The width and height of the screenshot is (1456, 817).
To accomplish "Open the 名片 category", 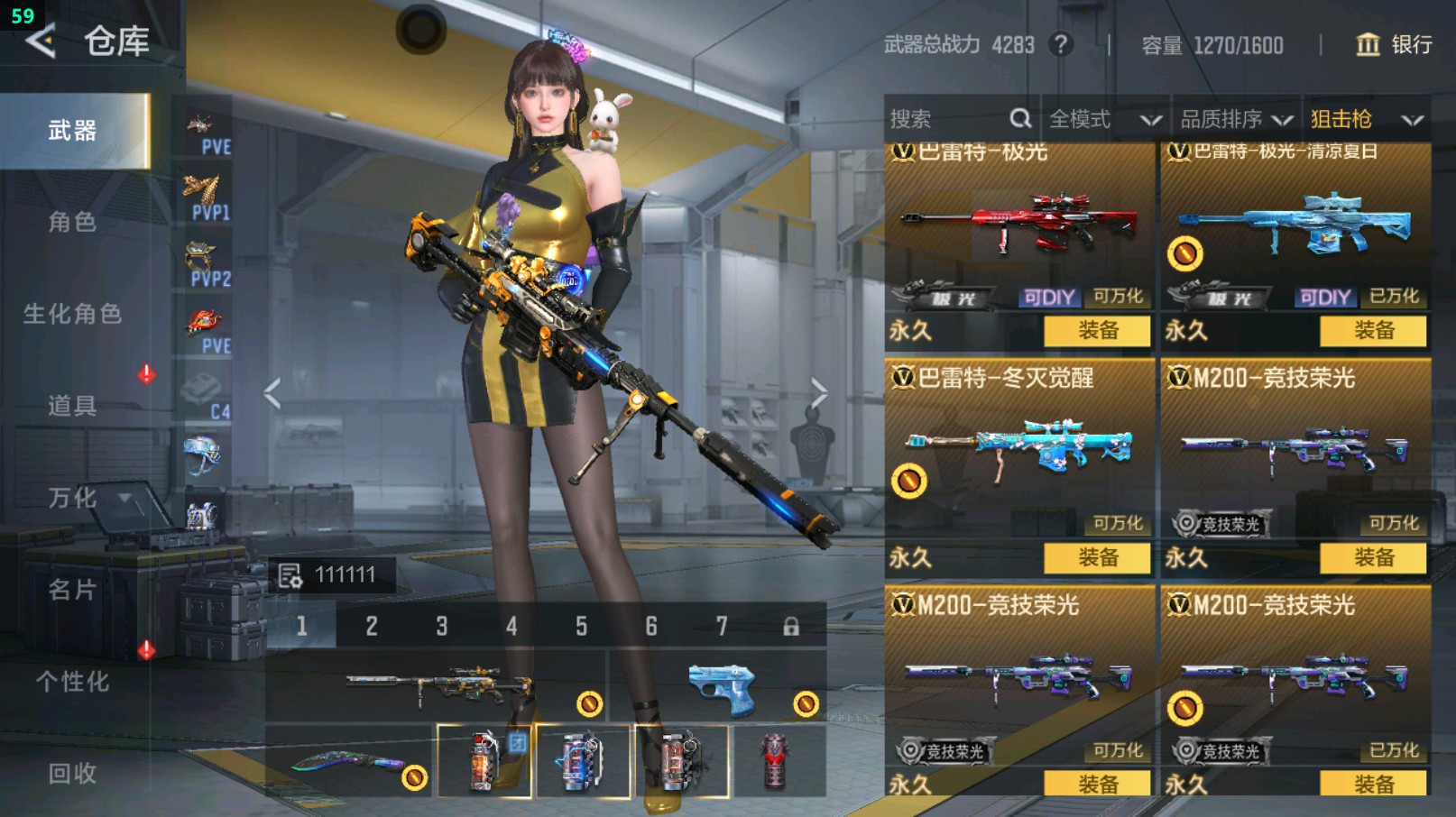I will click(x=72, y=590).
